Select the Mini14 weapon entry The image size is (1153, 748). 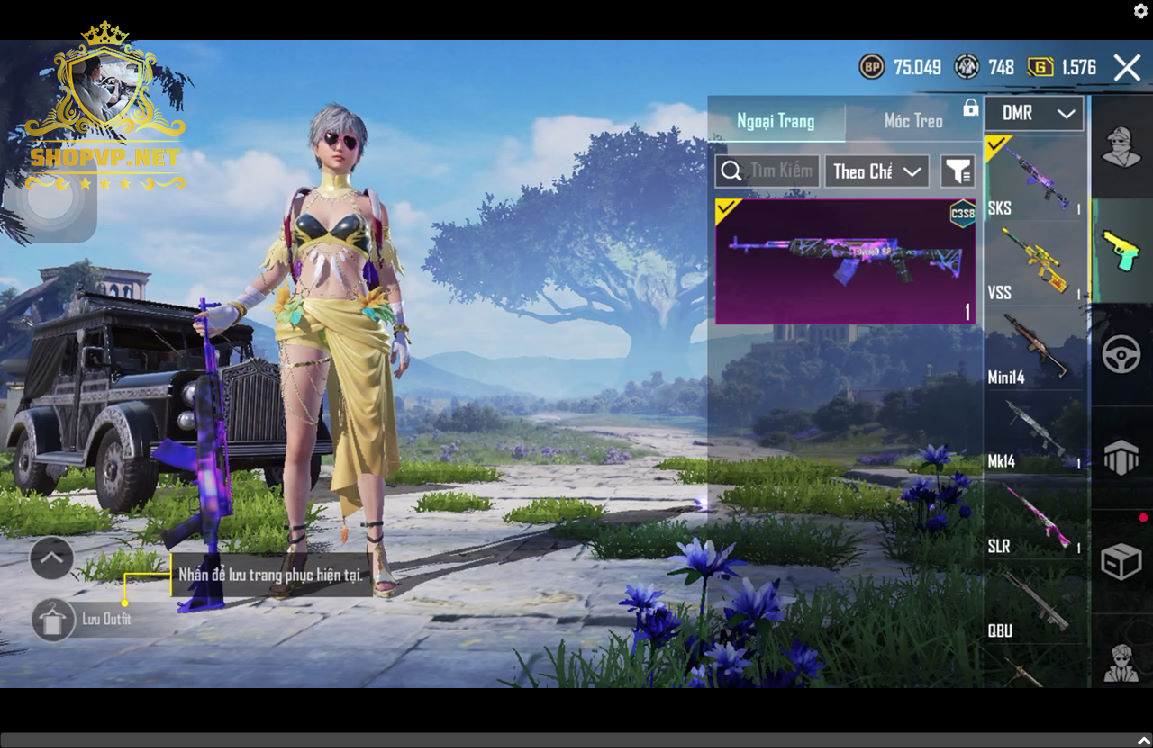click(1035, 348)
